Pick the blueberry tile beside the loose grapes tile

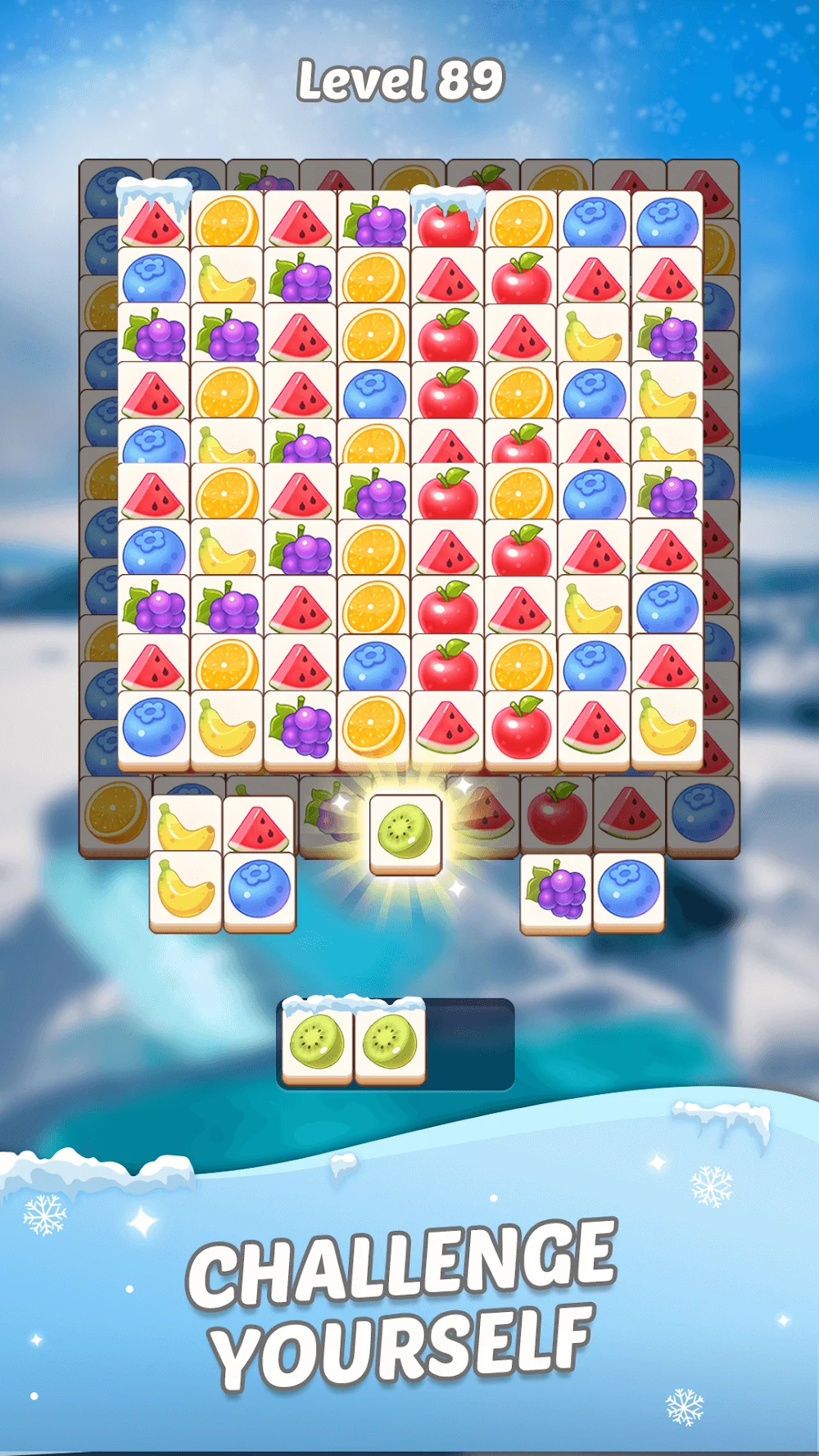tap(628, 891)
